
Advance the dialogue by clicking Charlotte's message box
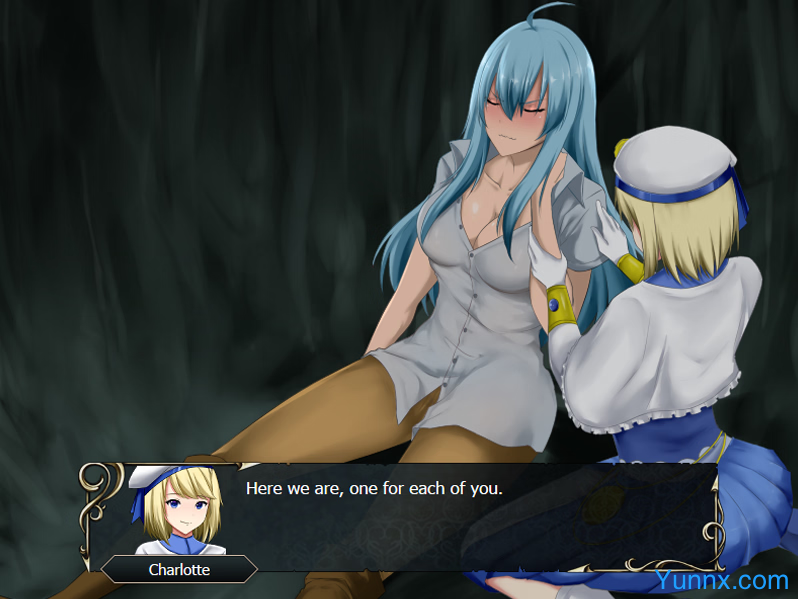point(450,517)
